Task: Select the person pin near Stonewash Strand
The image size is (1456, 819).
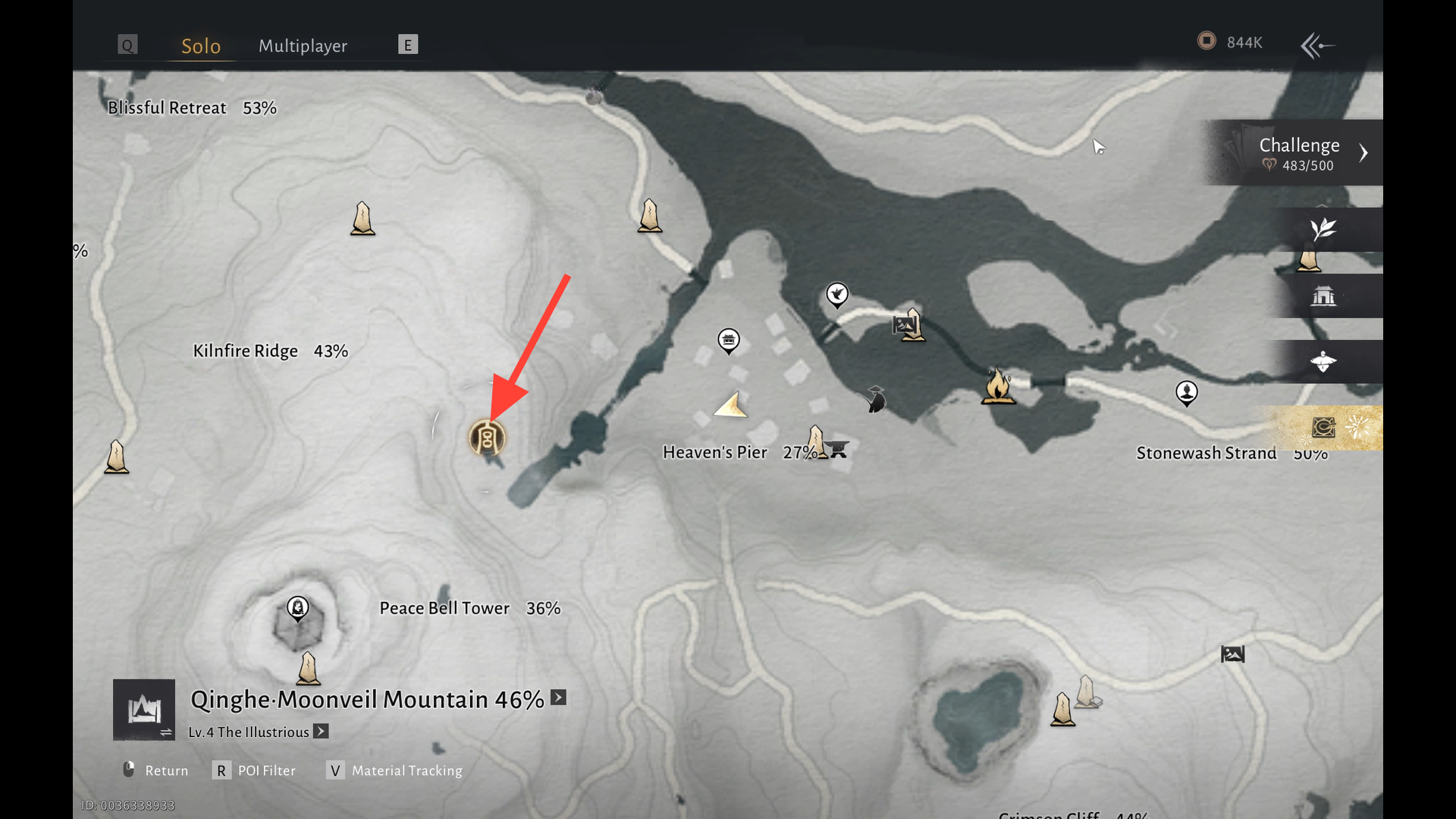Action: 1186,393
